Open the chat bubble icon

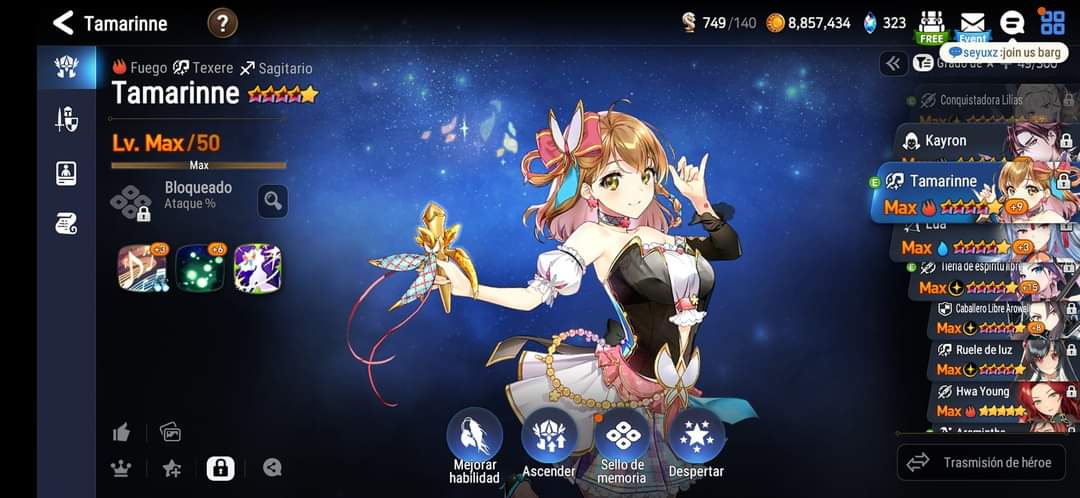tap(1012, 23)
